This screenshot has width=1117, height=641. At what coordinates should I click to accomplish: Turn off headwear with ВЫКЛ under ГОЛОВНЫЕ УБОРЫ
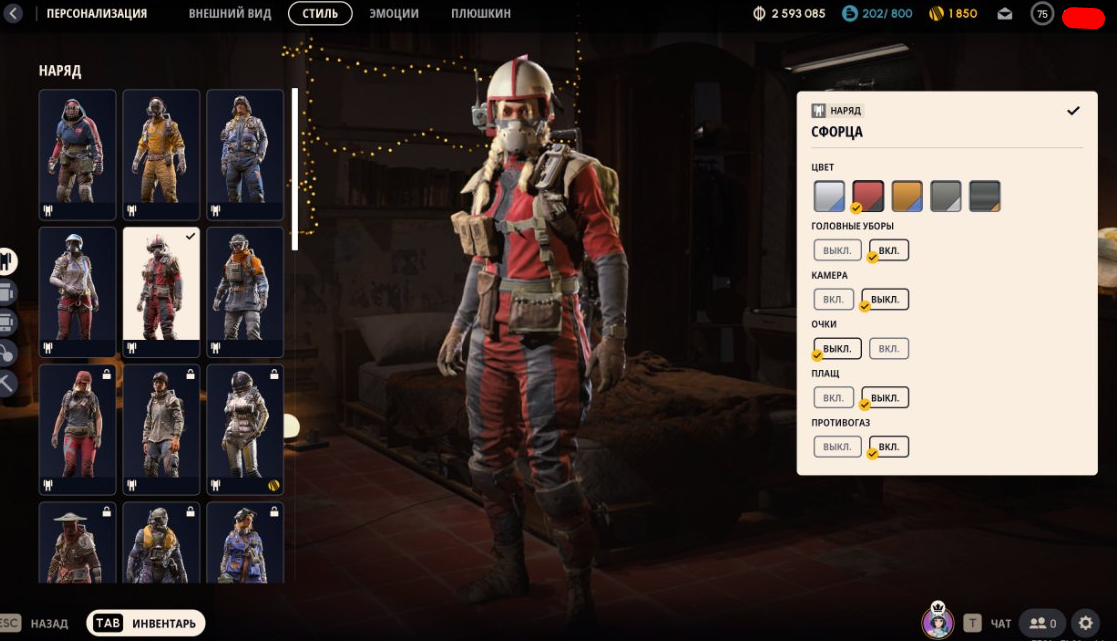[837, 250]
